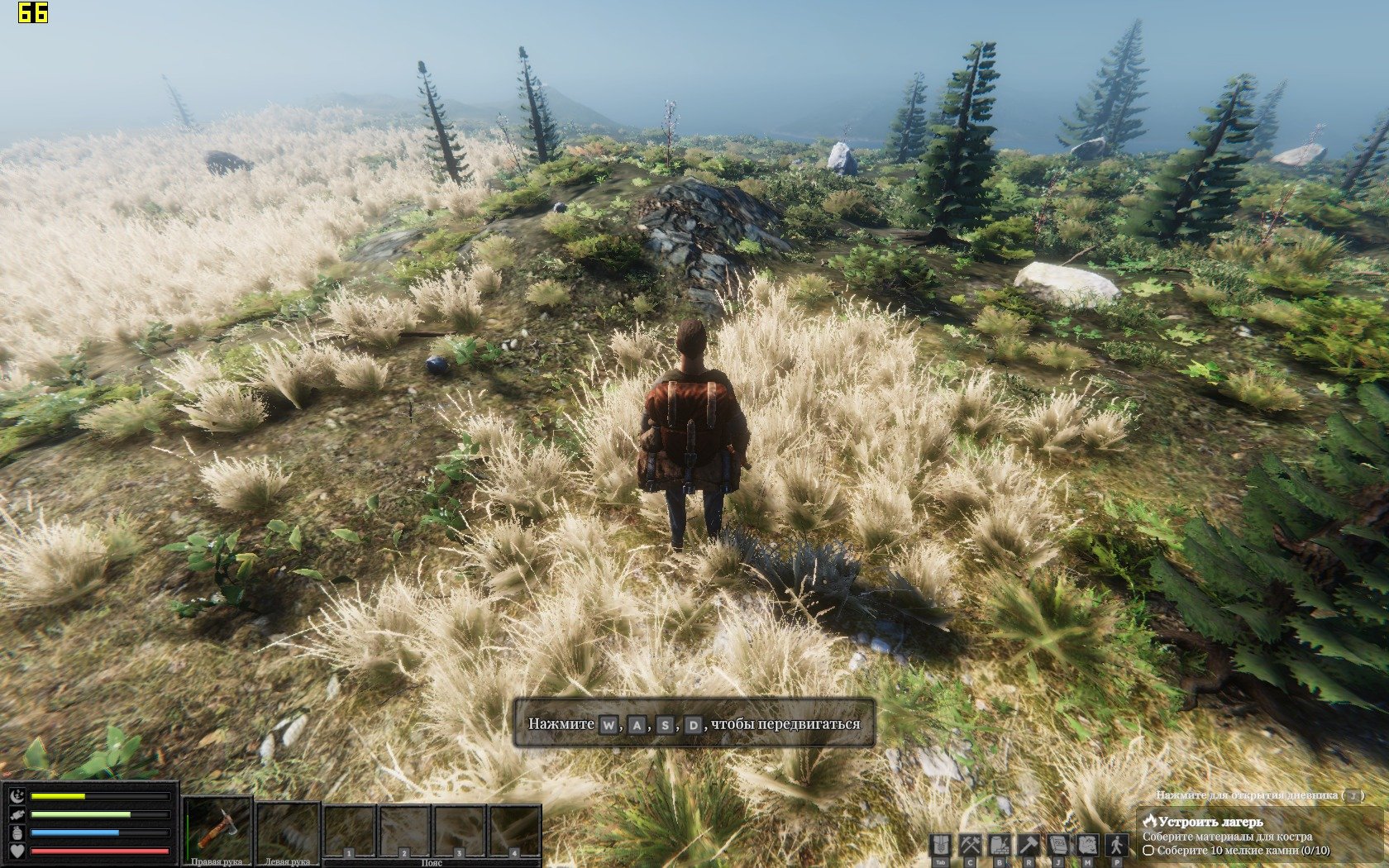Click the hammer tool icon

coord(1029,846)
